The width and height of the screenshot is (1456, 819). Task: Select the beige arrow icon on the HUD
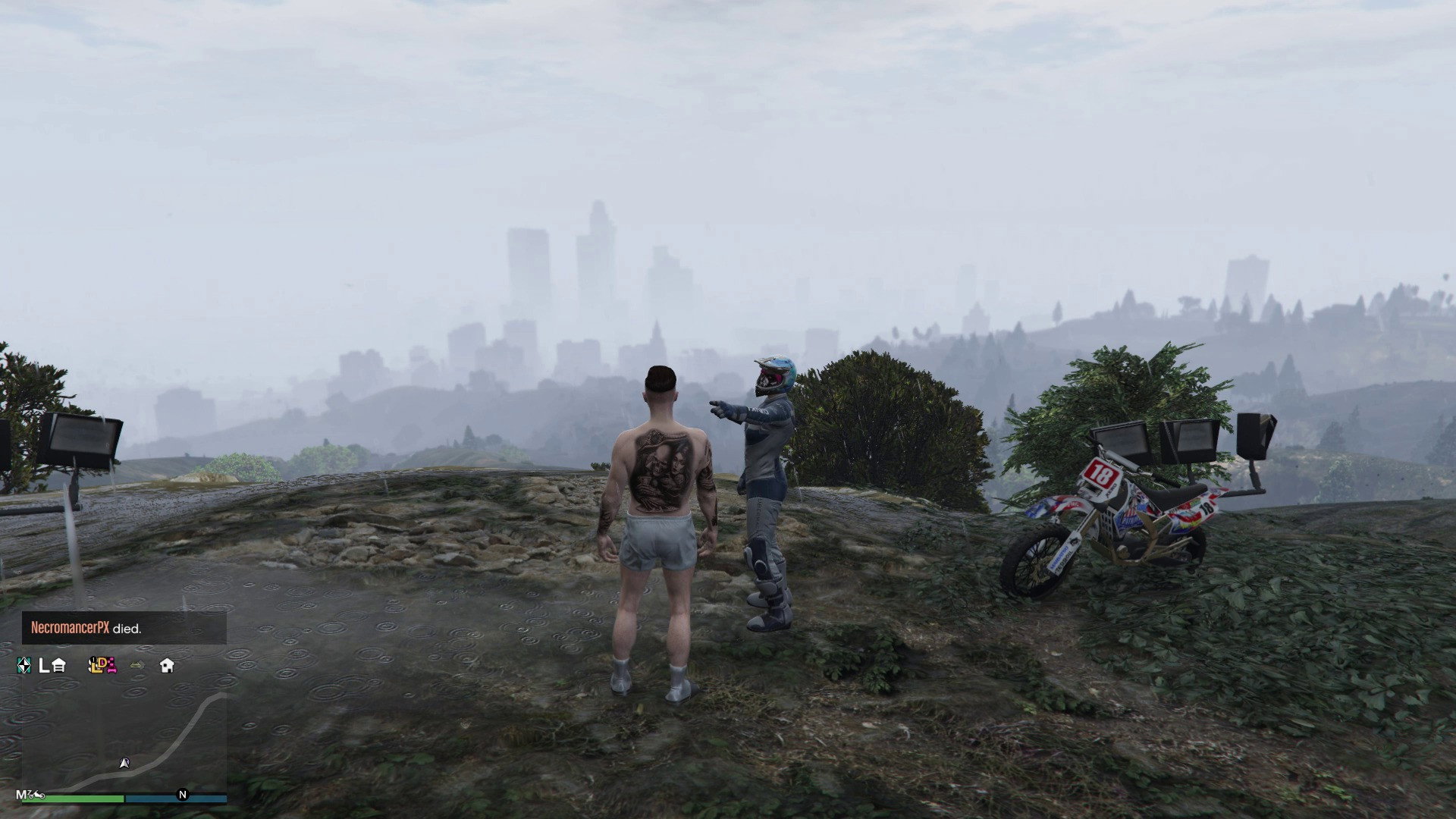[137, 666]
